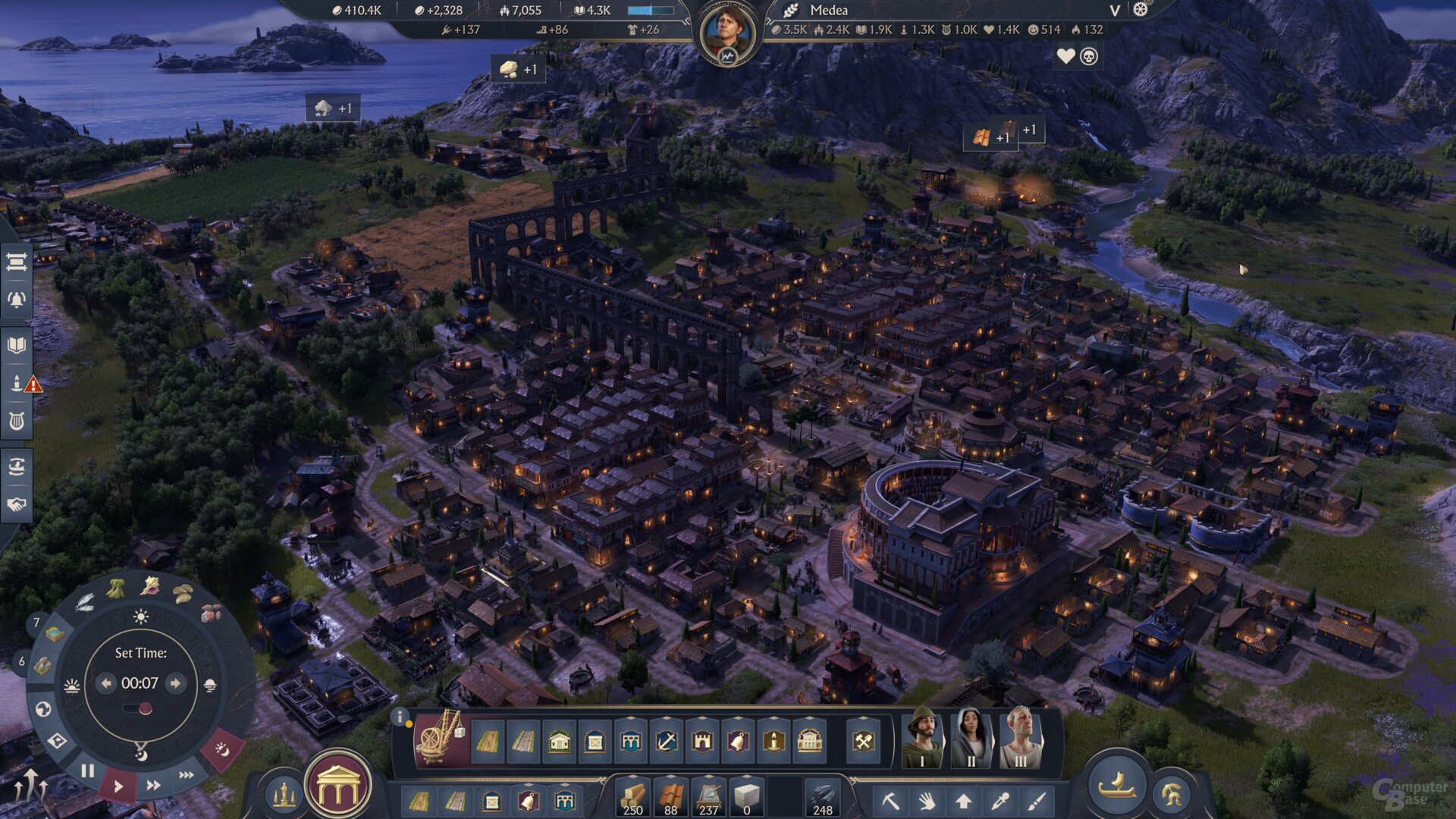Pause the game on the time wheel
Image resolution: width=1456 pixels, height=819 pixels.
pos(88,770)
